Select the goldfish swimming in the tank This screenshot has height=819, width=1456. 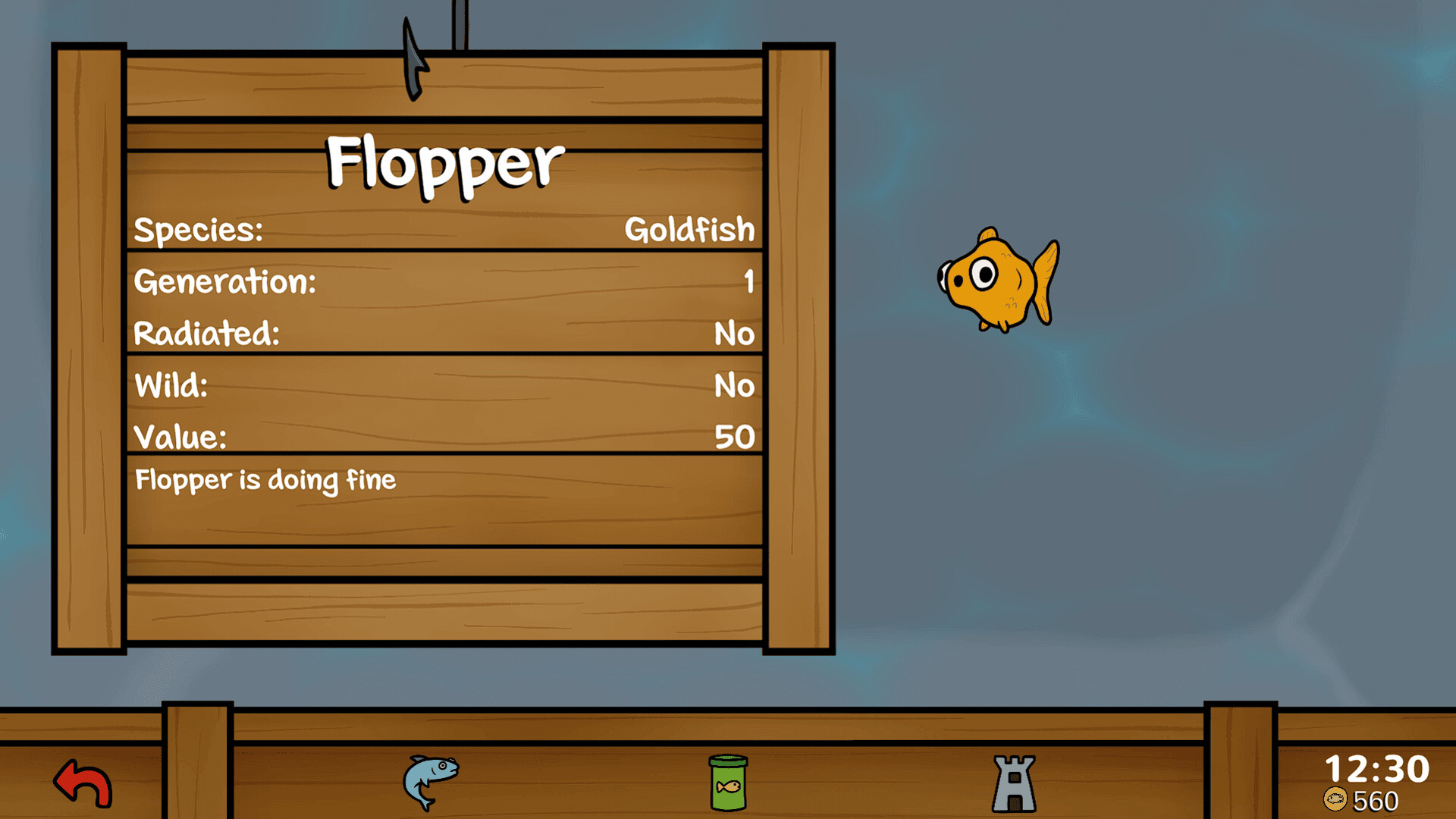(x=993, y=281)
